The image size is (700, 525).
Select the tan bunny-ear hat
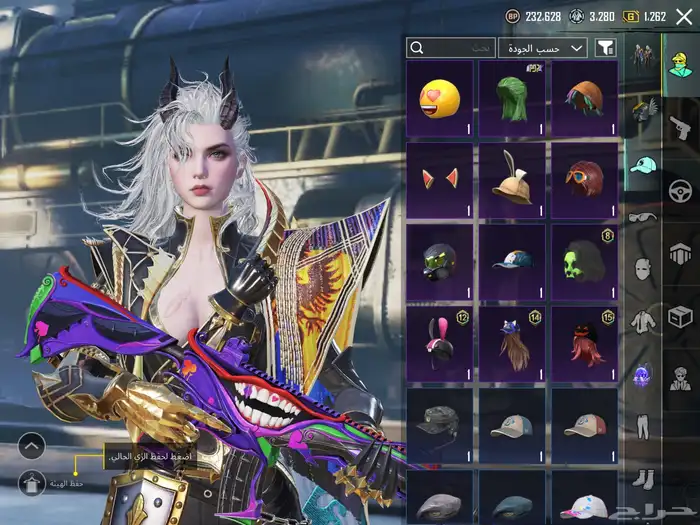pyautogui.click(x=512, y=180)
